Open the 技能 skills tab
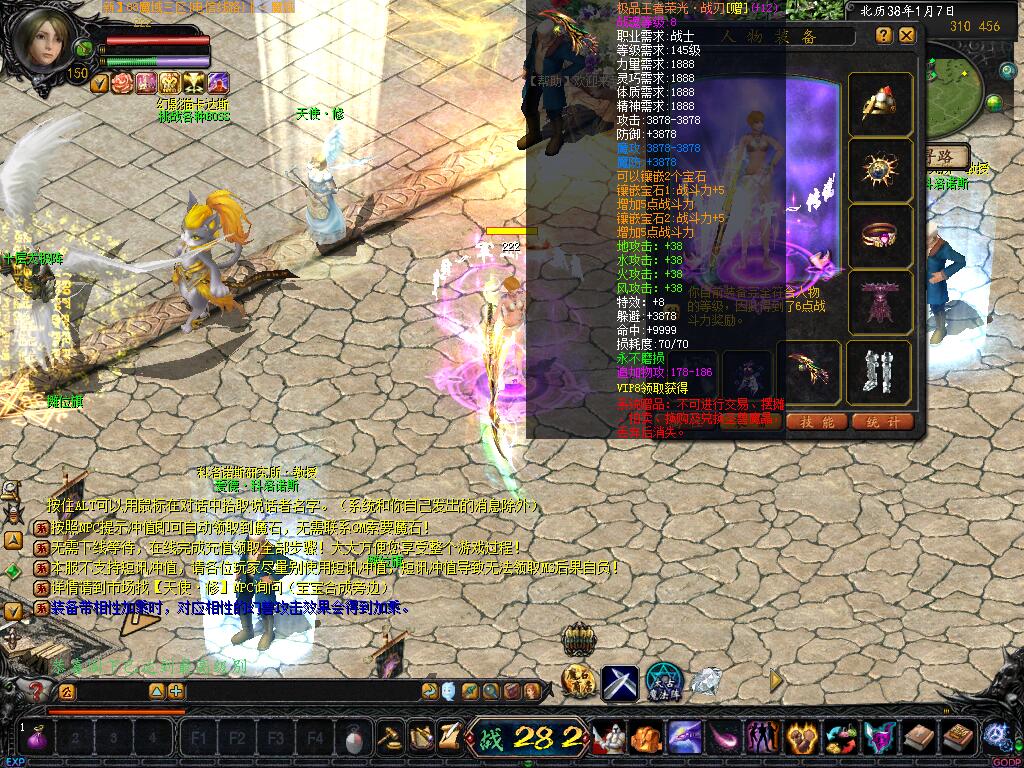 point(816,422)
